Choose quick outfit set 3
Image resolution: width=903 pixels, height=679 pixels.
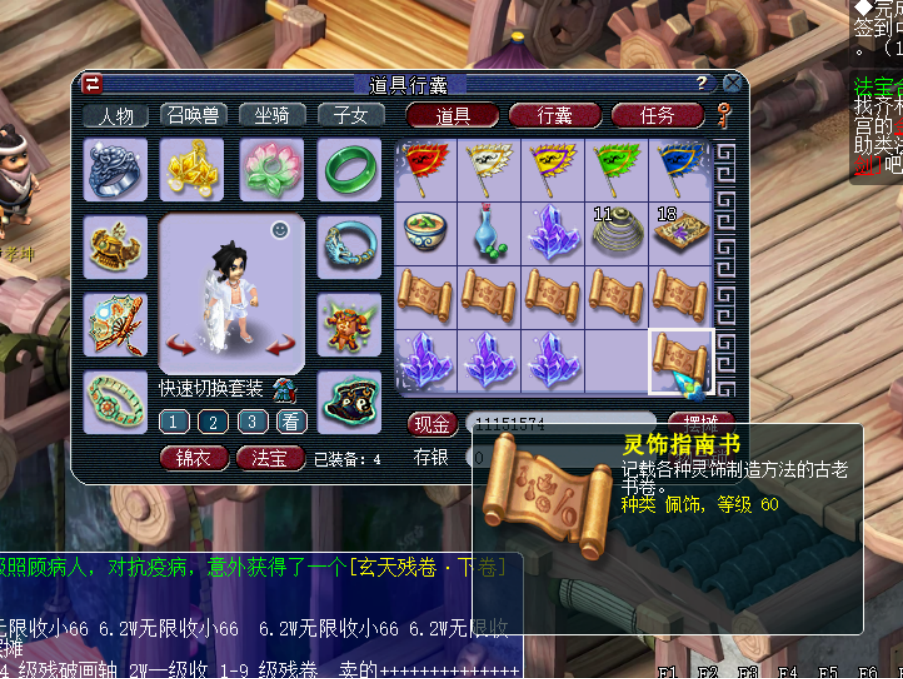(x=252, y=422)
